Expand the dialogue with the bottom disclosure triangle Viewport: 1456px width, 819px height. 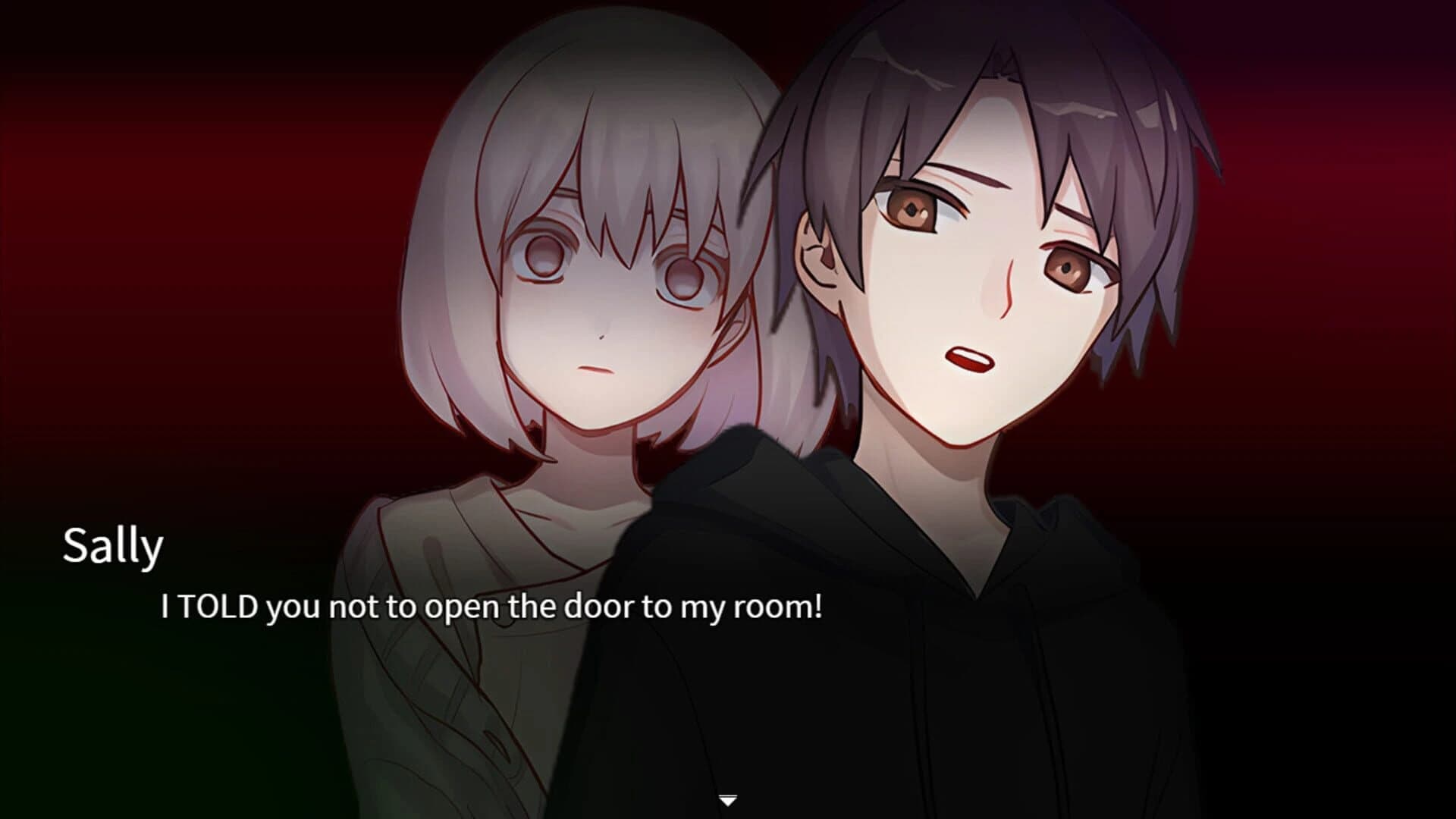tap(728, 798)
